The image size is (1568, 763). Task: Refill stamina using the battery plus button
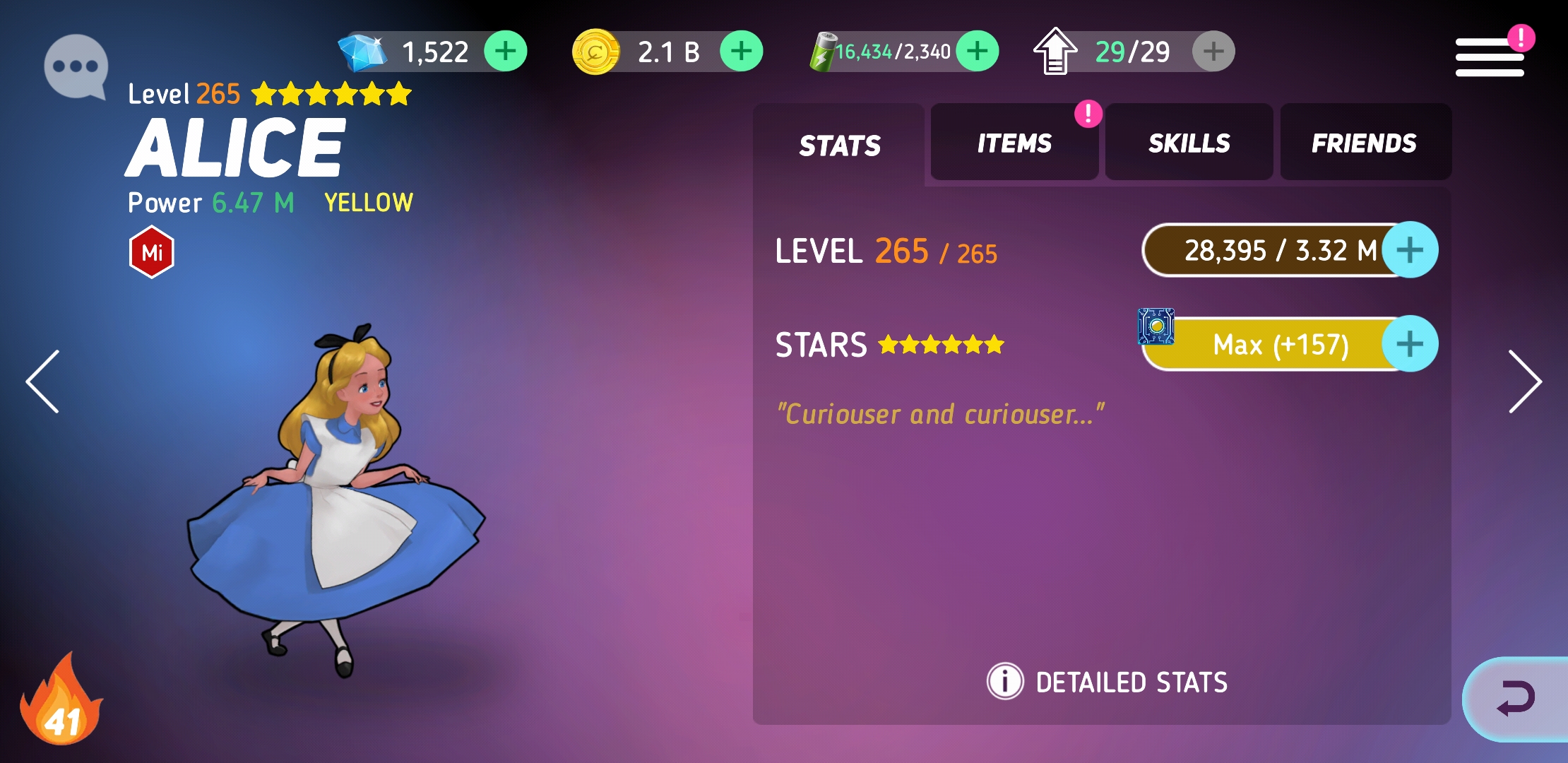pos(977,52)
